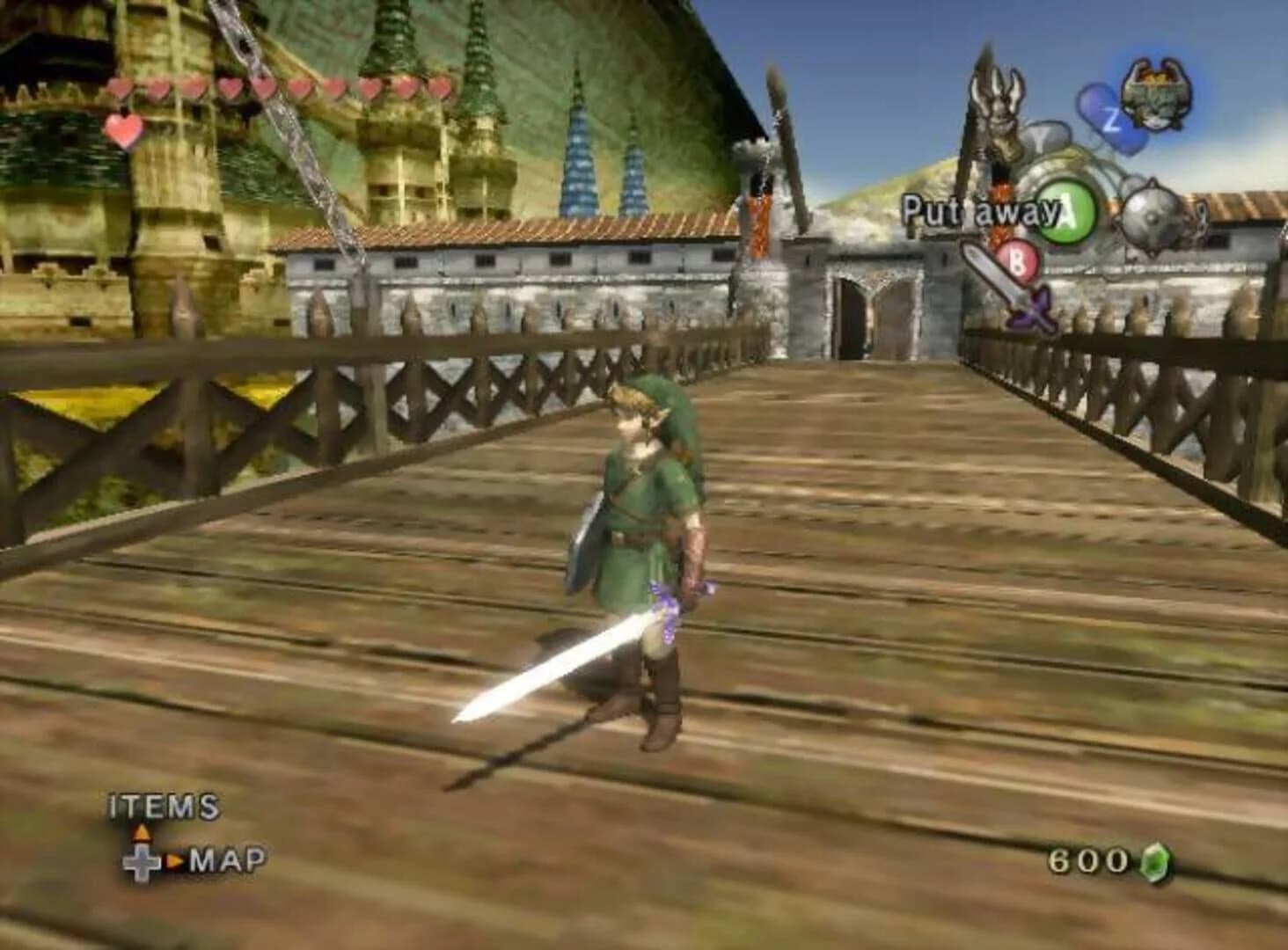
Task: Open the ITEMS menu label
Action: [x=163, y=805]
